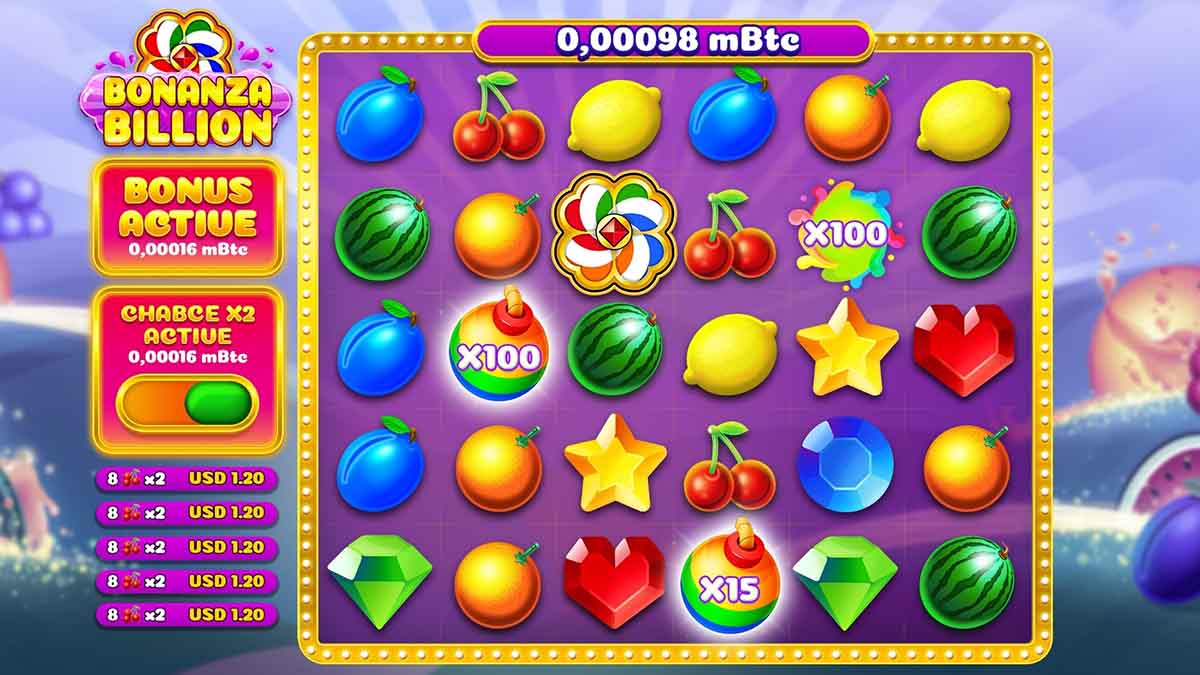Select the pinwheel scatter symbol tile

[614, 233]
